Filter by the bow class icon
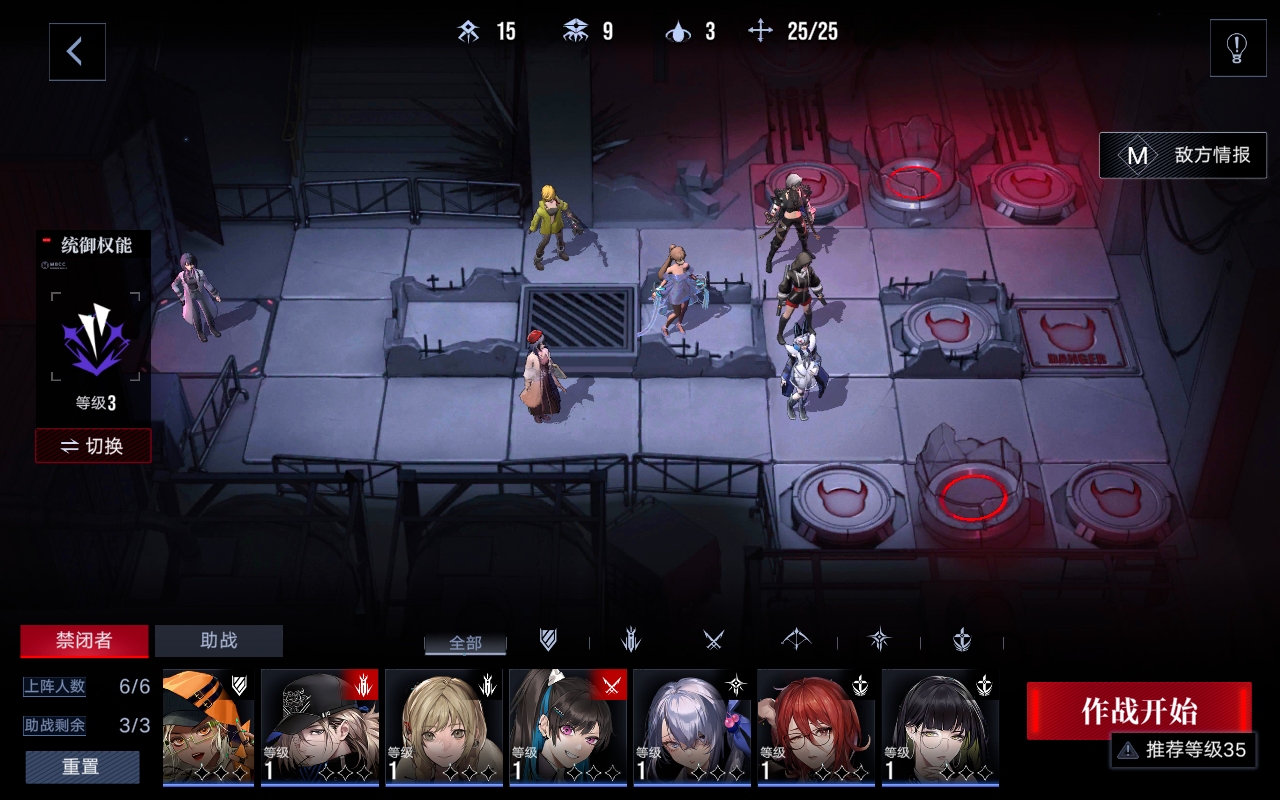This screenshot has width=1280, height=800. coord(796,640)
